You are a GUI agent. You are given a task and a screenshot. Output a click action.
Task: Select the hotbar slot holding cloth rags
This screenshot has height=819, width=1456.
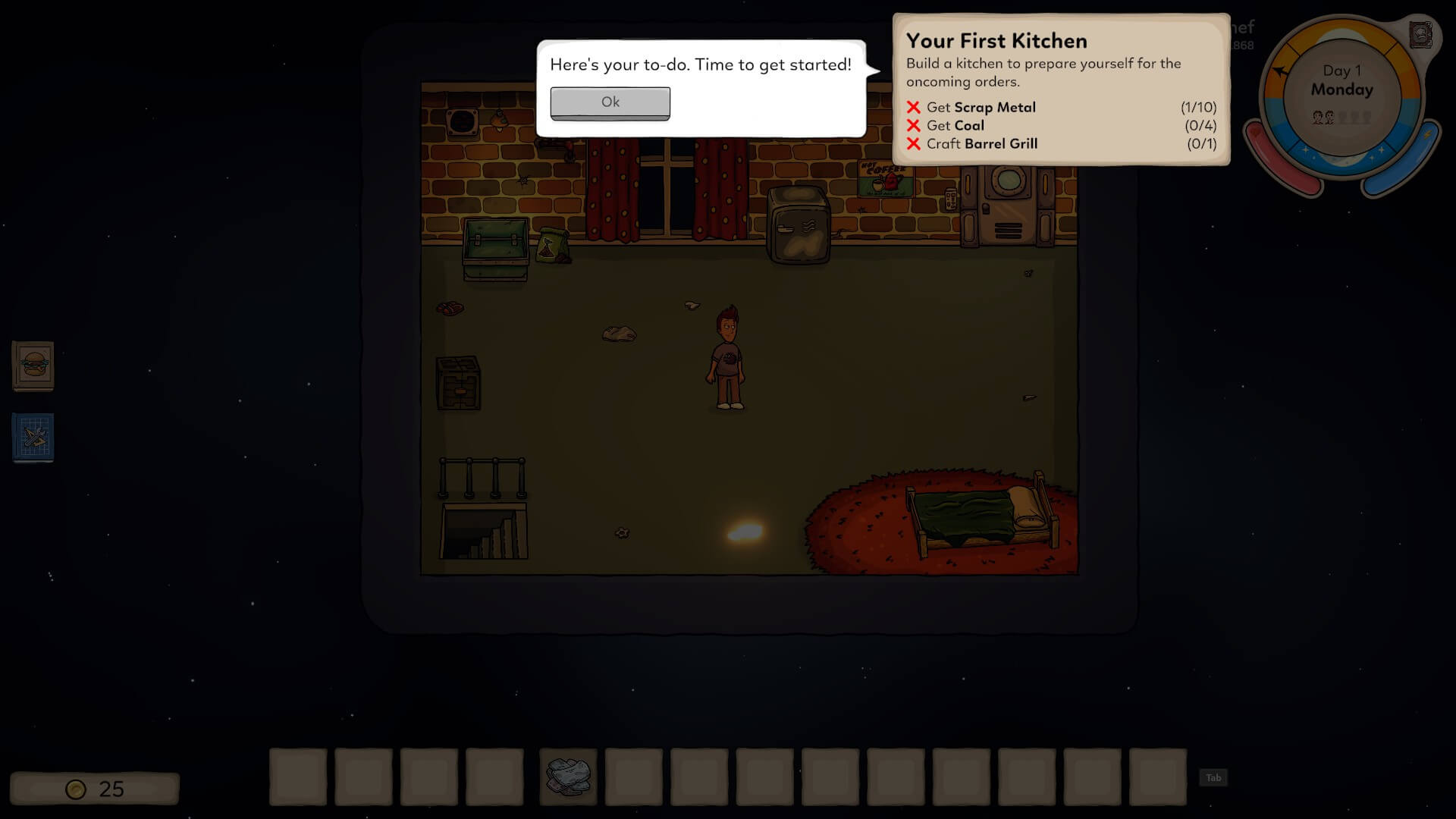(x=568, y=777)
